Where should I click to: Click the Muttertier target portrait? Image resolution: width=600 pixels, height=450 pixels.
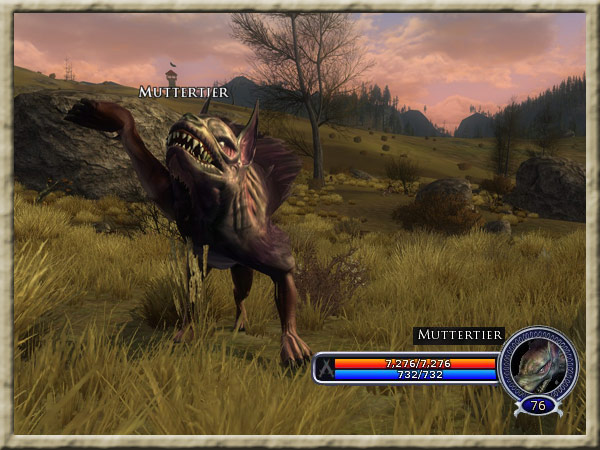click(538, 364)
